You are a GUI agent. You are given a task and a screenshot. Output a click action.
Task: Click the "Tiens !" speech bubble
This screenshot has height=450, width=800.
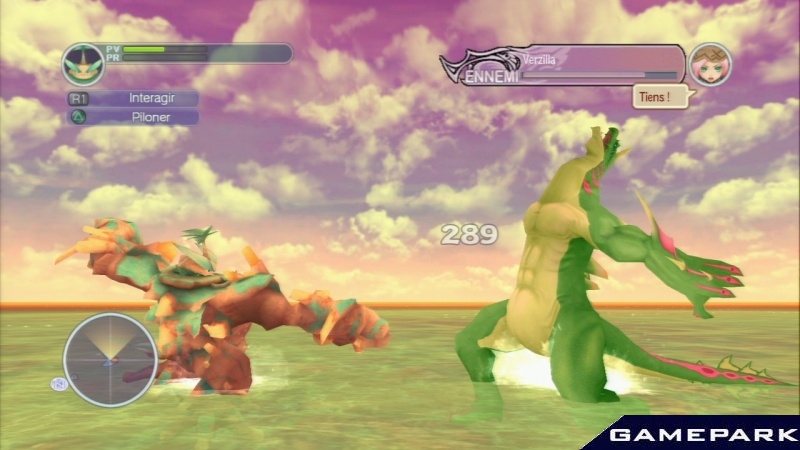coord(651,98)
